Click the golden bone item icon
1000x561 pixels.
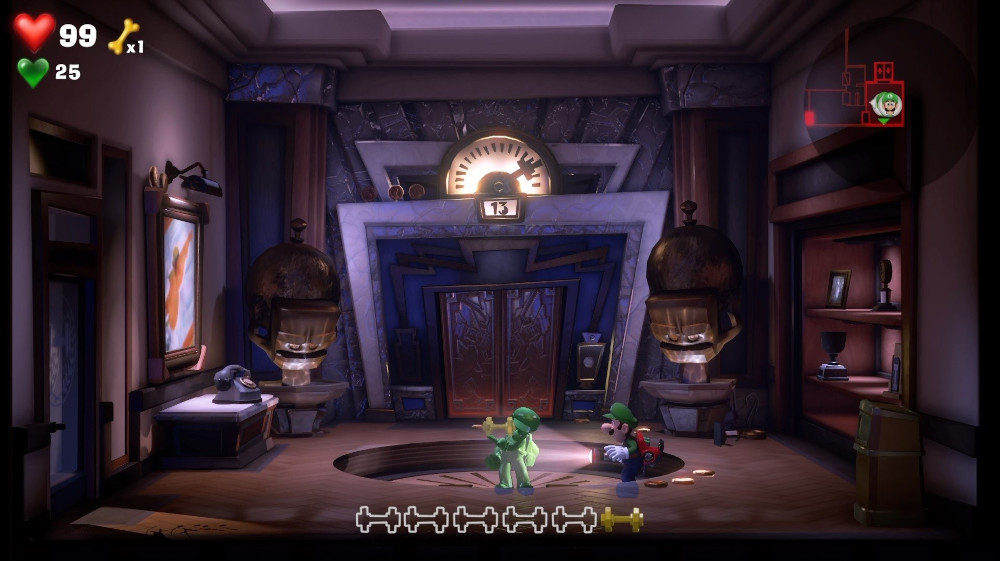[x=122, y=37]
